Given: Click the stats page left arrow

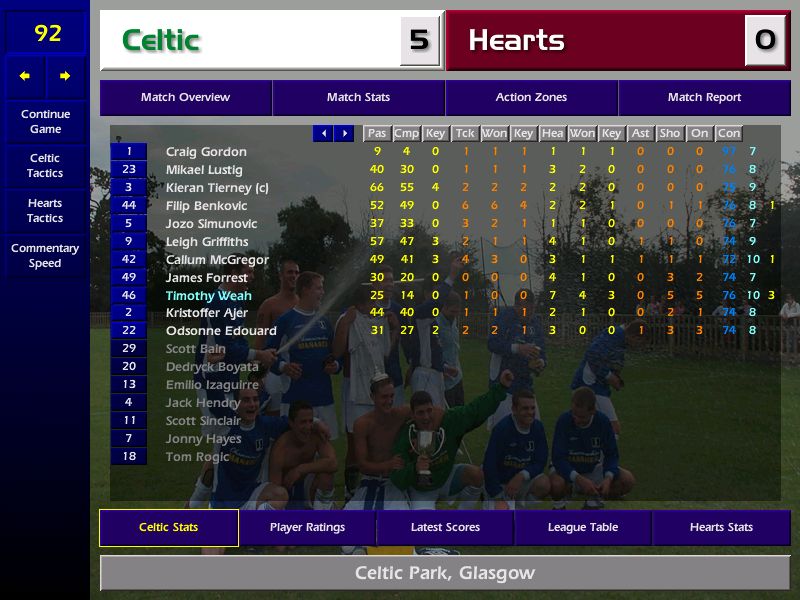Looking at the screenshot, I should (323, 133).
